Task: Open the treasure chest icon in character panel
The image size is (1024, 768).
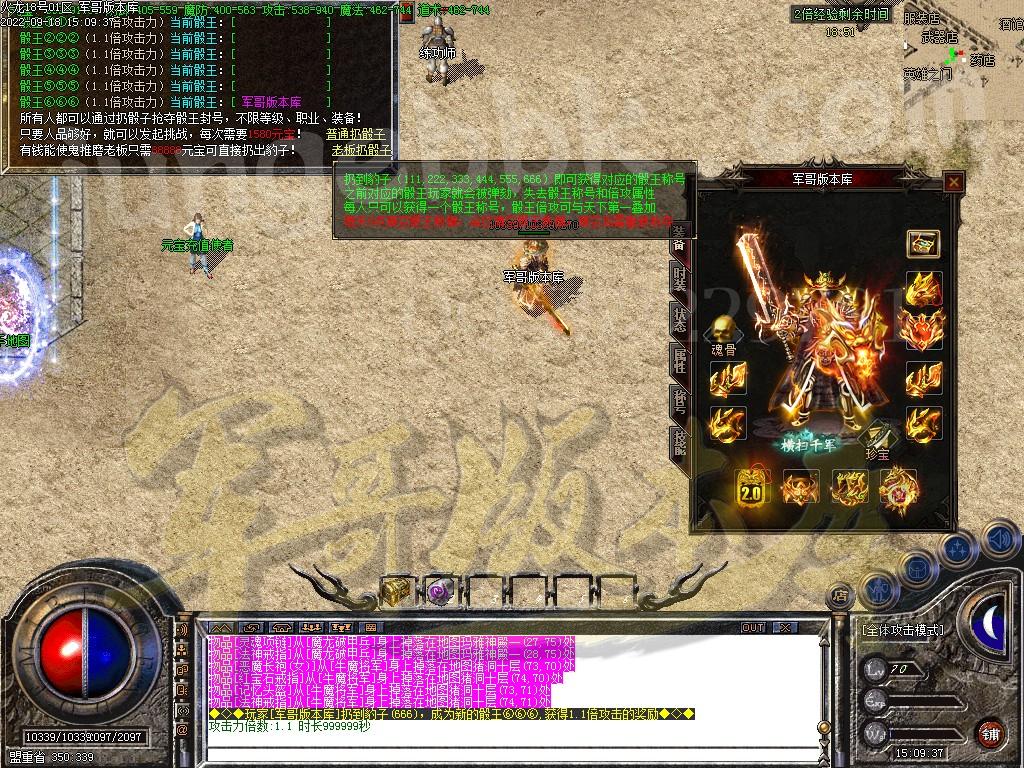Action: point(922,243)
